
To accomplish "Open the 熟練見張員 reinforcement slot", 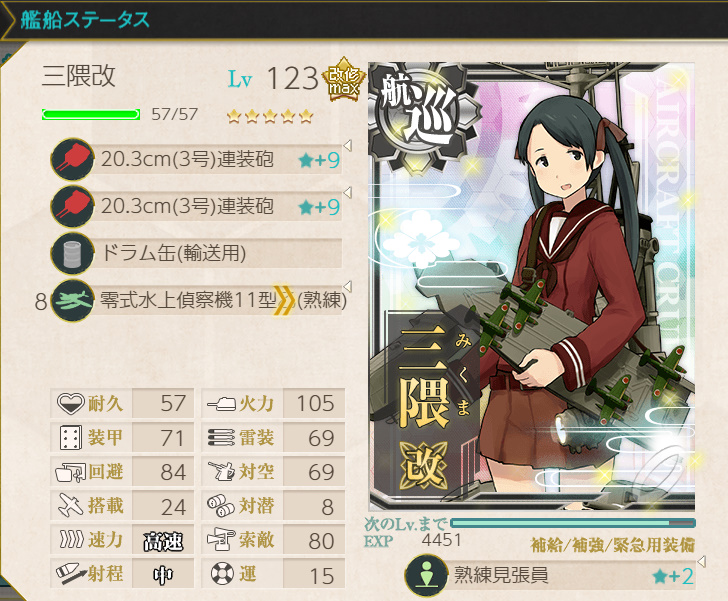I will pyautogui.click(x=550, y=575).
